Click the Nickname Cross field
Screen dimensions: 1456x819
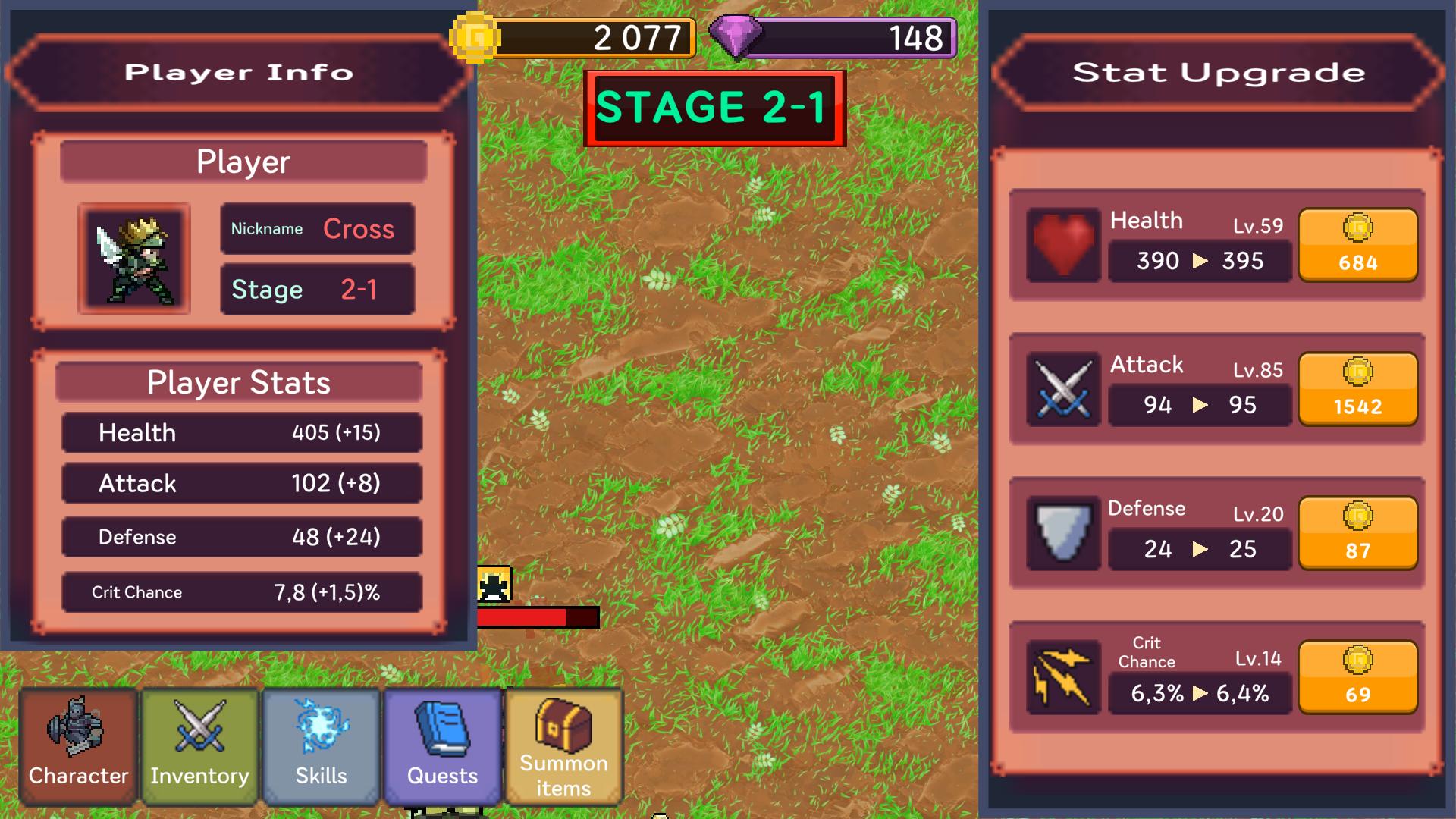[x=317, y=228]
